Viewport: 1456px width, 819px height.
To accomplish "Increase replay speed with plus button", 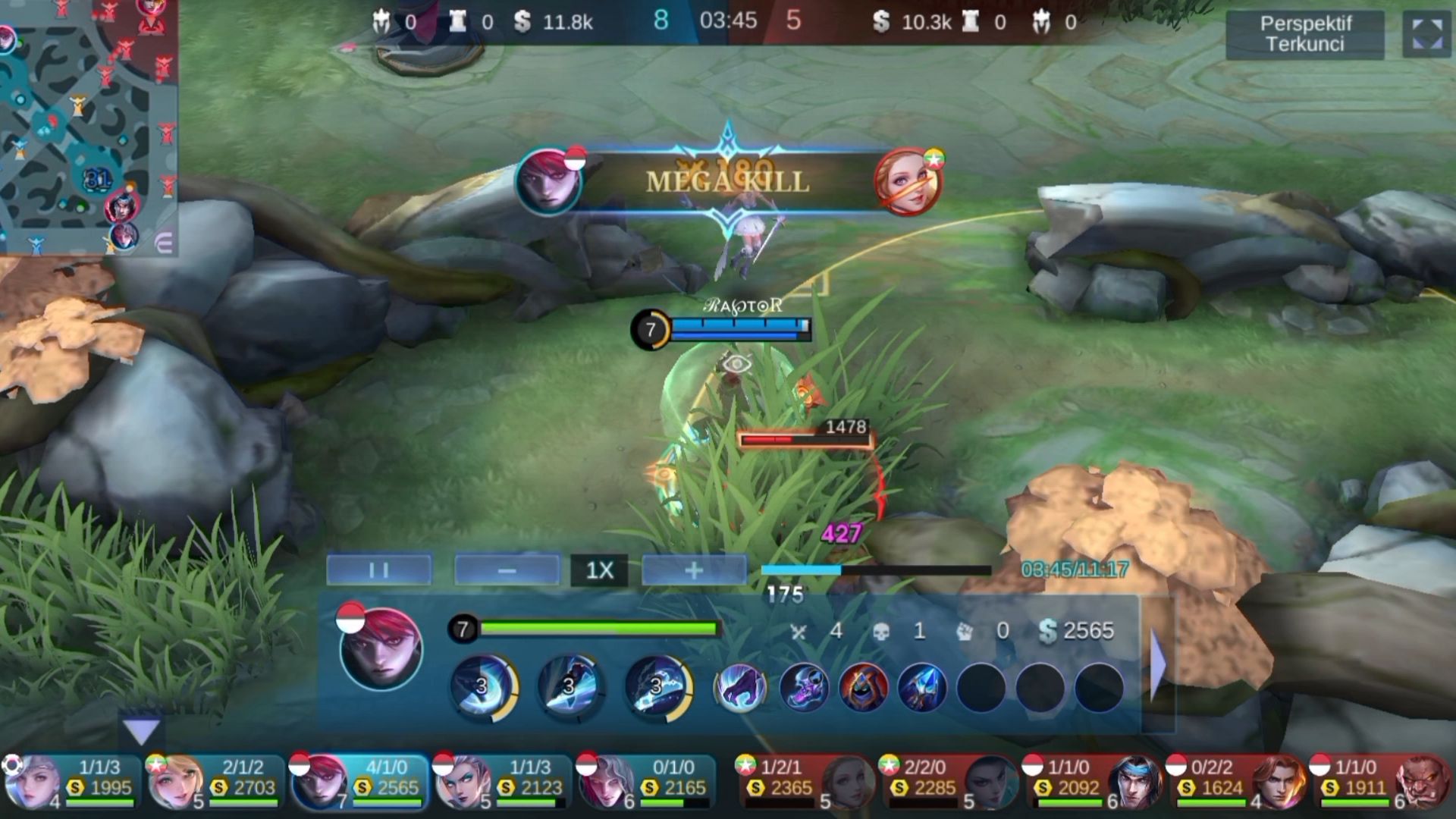I will coord(694,570).
